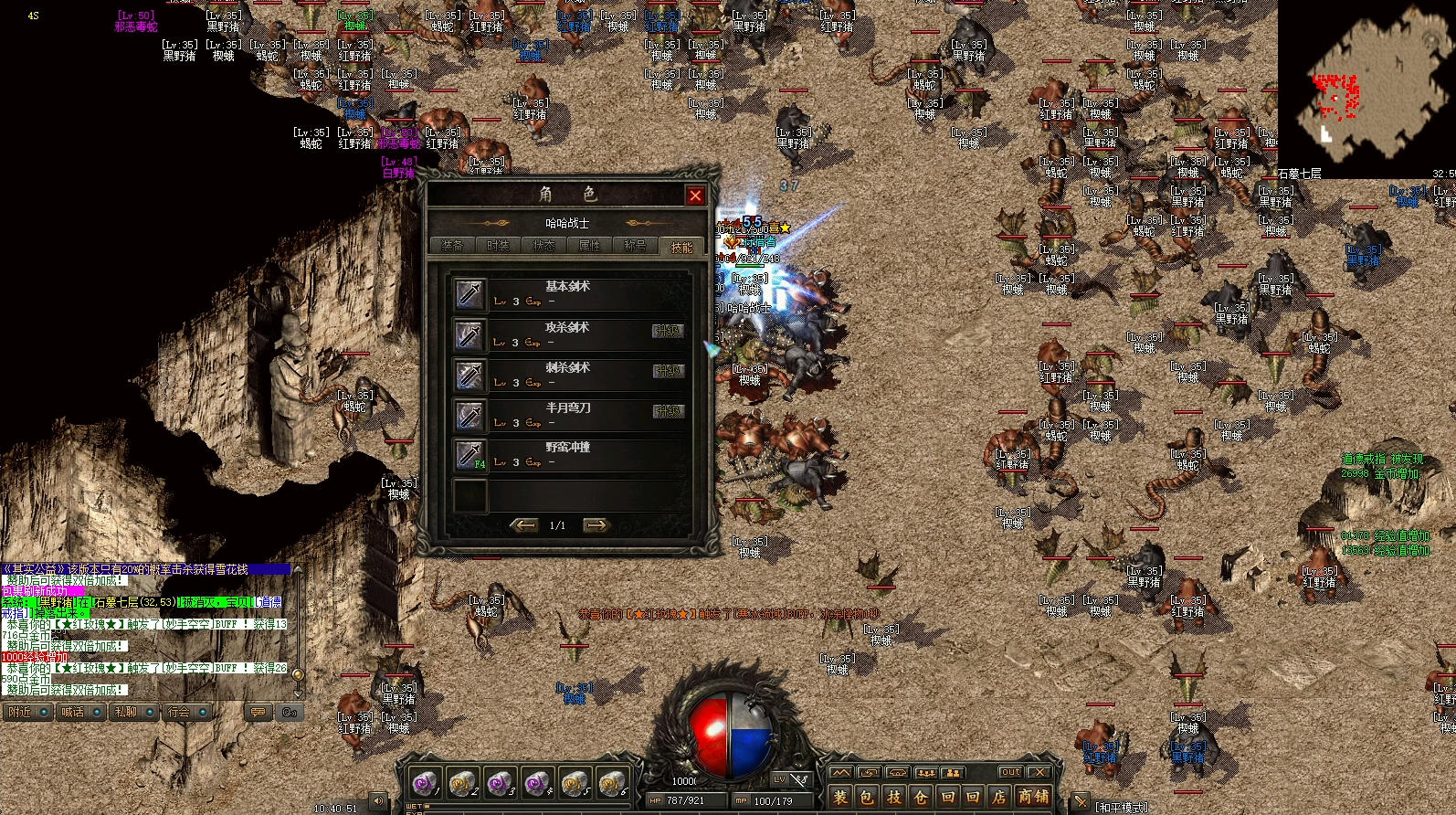The height and width of the screenshot is (815, 1456).
Task: Click the 'out' logout button
Action: coord(1010,773)
